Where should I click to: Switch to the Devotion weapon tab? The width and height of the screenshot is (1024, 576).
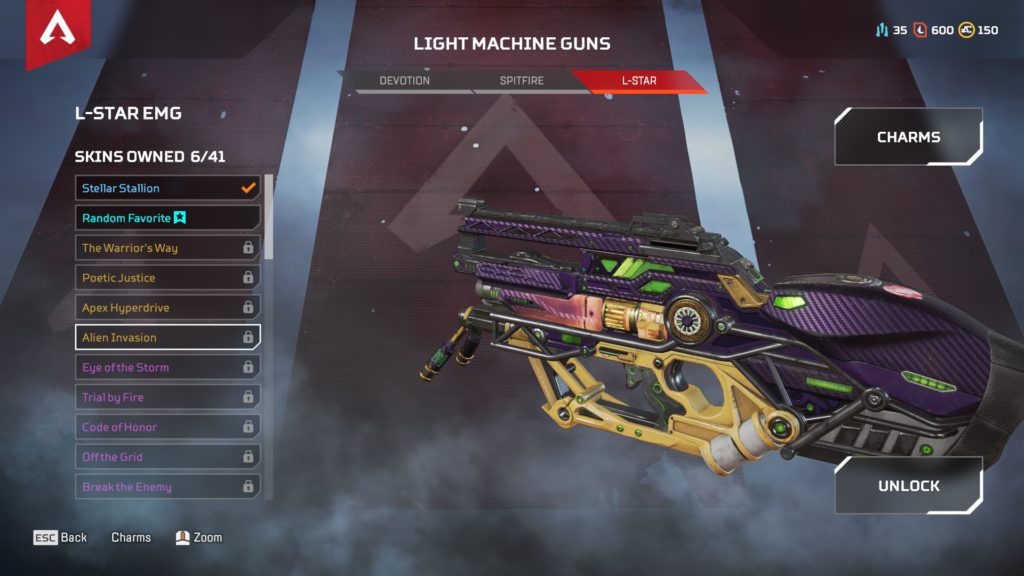tap(404, 80)
